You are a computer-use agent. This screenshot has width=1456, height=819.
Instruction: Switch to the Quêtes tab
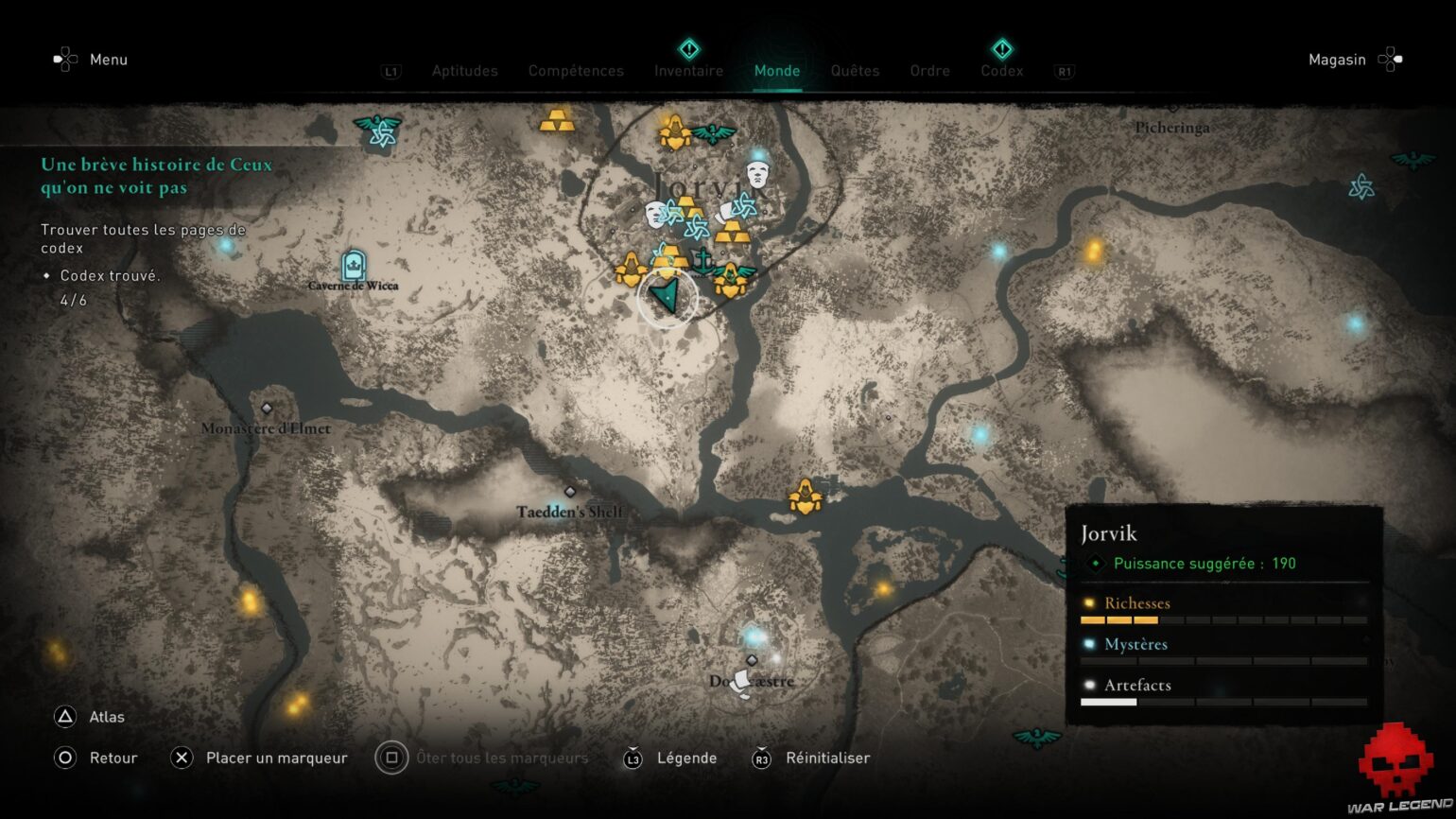click(855, 71)
